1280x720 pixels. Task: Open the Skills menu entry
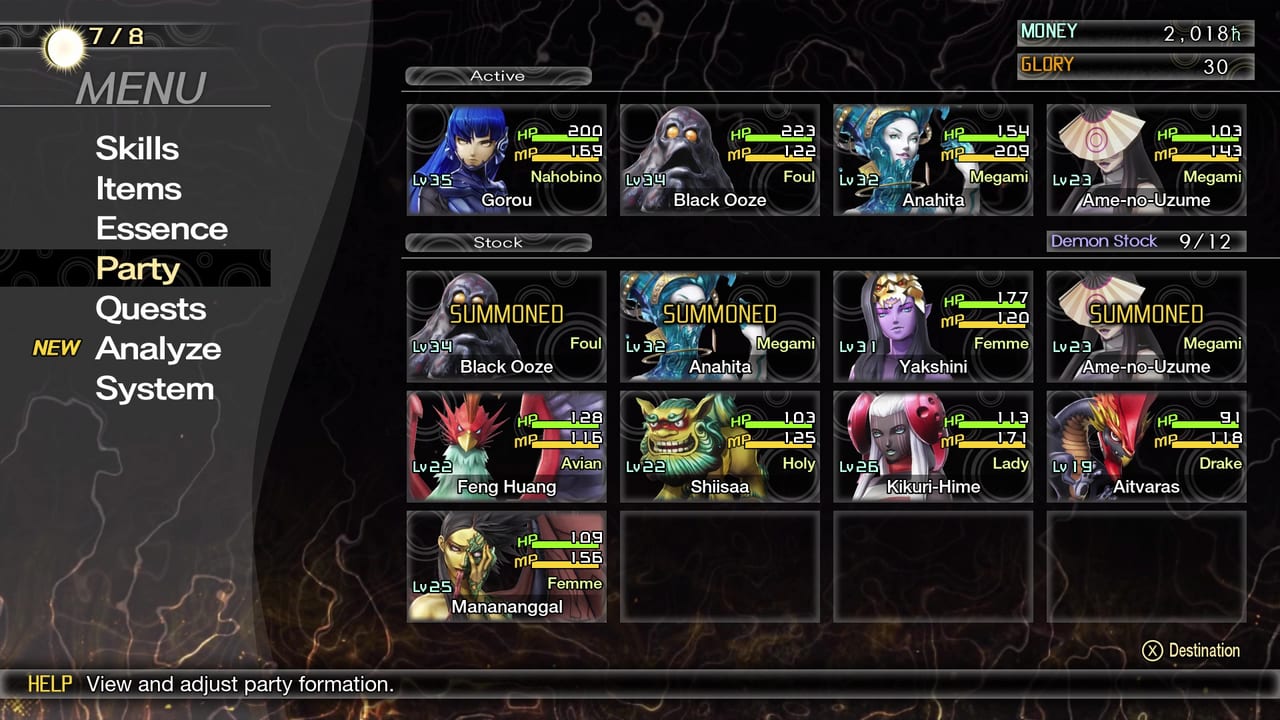tap(137, 148)
